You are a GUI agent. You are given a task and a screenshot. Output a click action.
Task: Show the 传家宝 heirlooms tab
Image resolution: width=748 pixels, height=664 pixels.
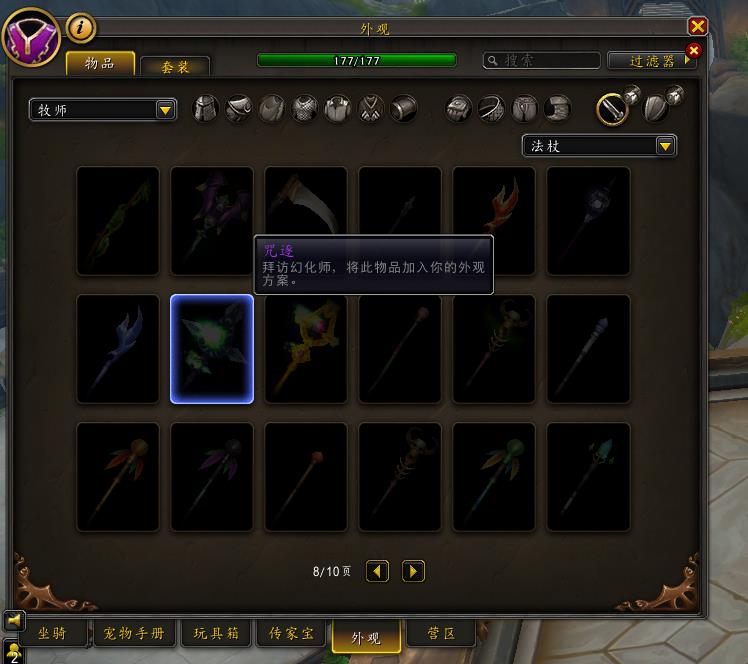click(291, 634)
